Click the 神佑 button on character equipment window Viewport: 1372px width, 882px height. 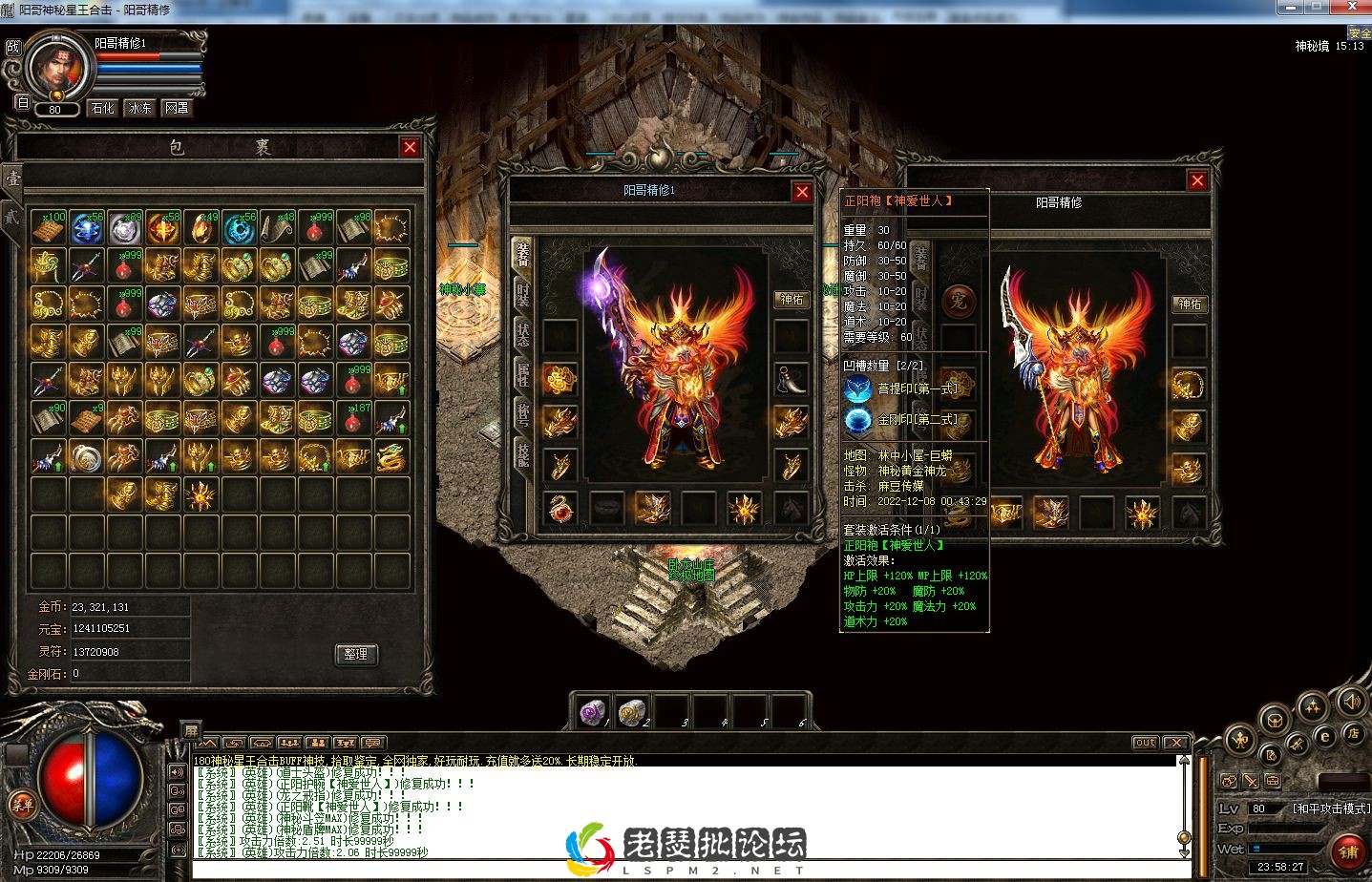tap(792, 299)
